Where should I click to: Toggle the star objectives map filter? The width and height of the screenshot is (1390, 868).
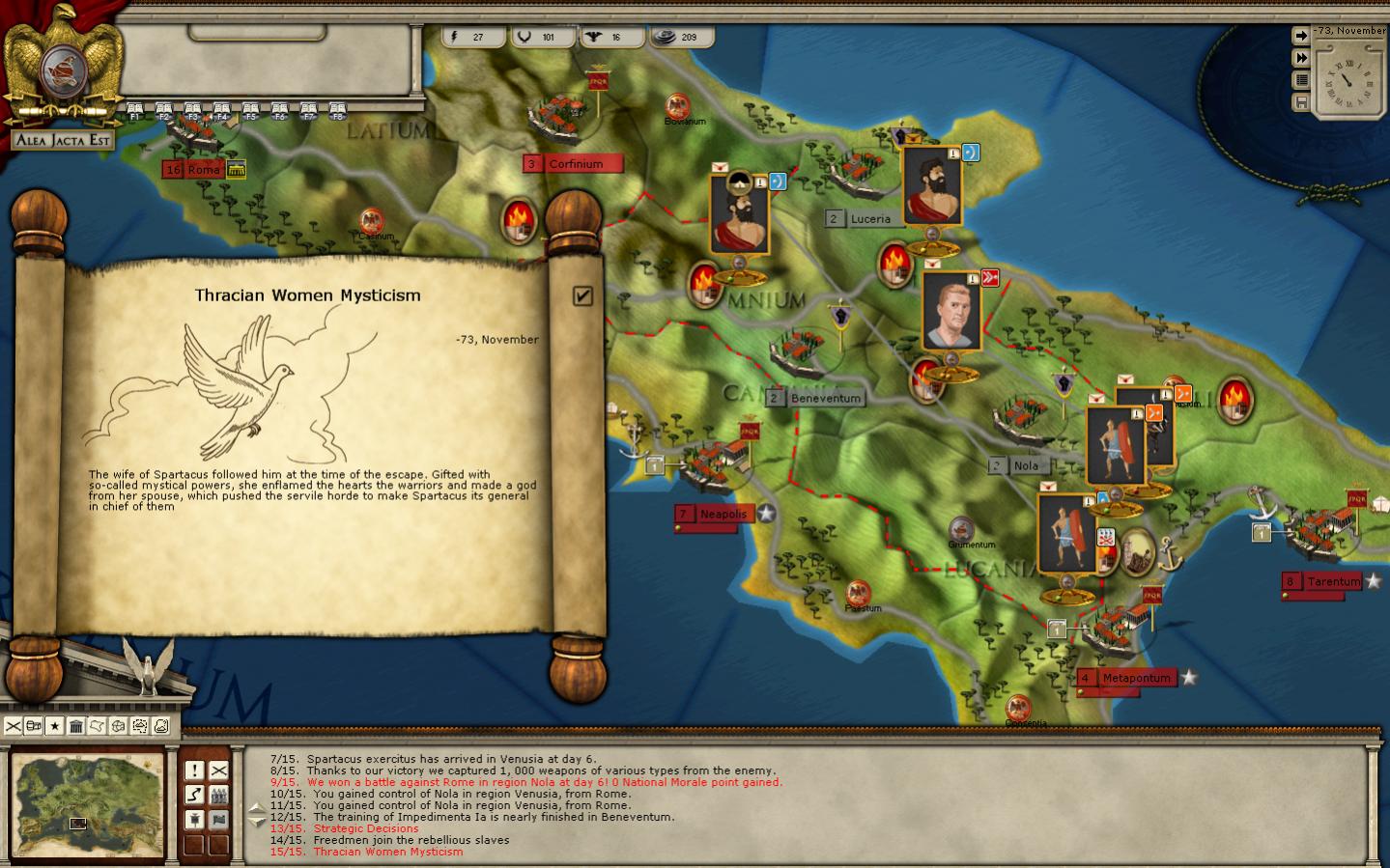55,726
